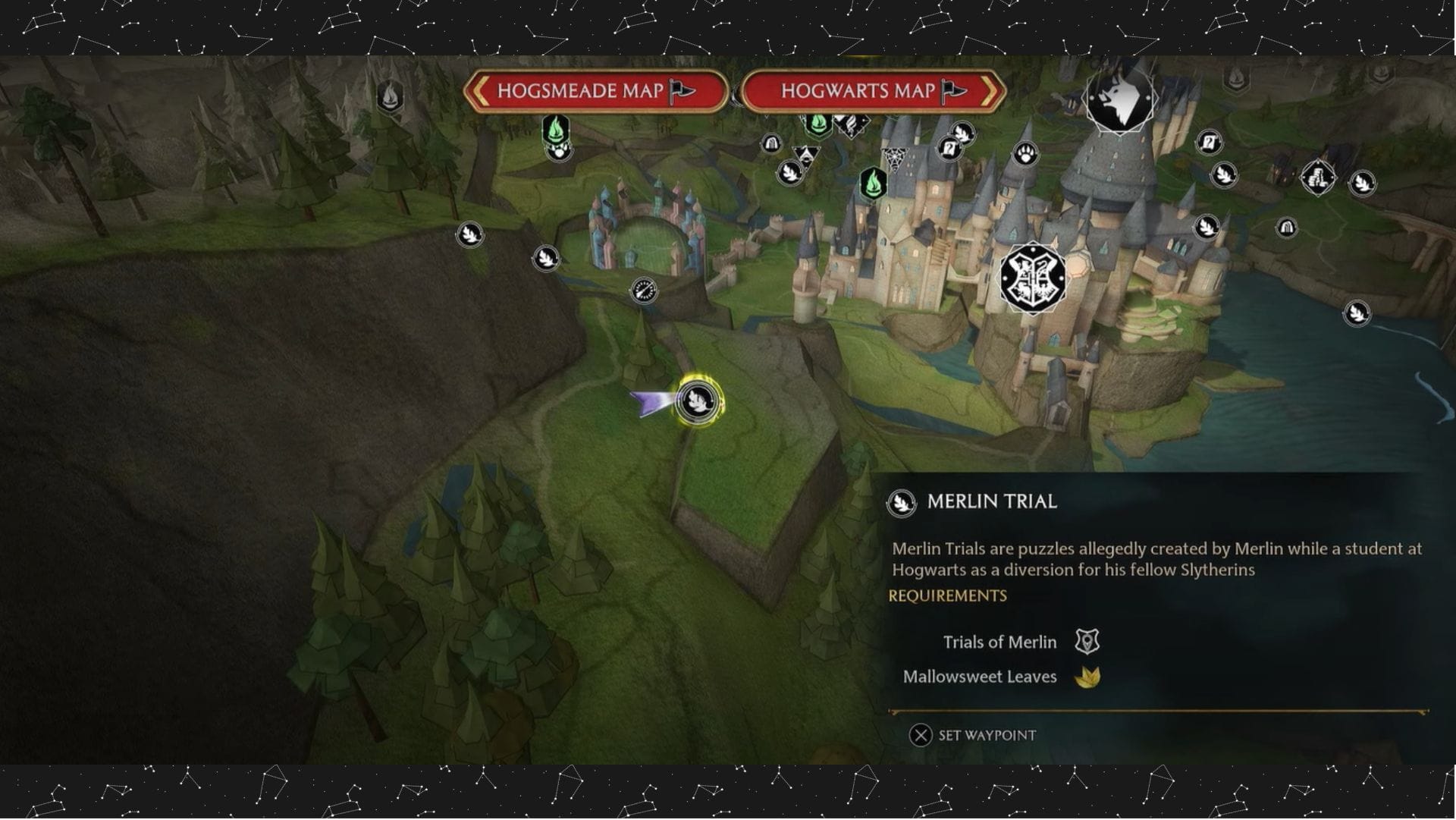Click the X circle beside Set Waypoint
1456x820 pixels.
[x=920, y=734]
